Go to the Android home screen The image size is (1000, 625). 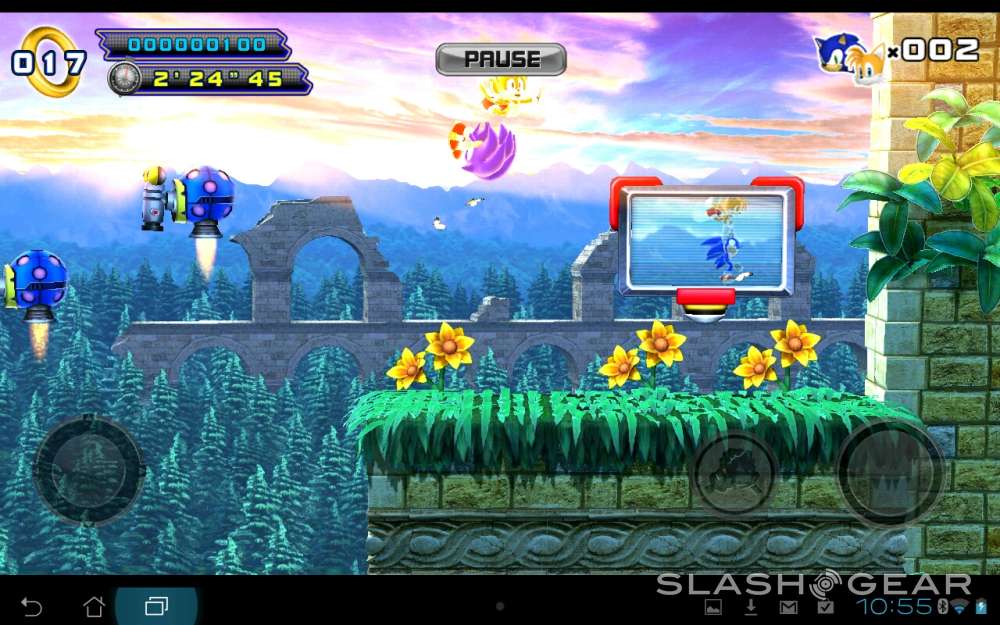(94, 606)
